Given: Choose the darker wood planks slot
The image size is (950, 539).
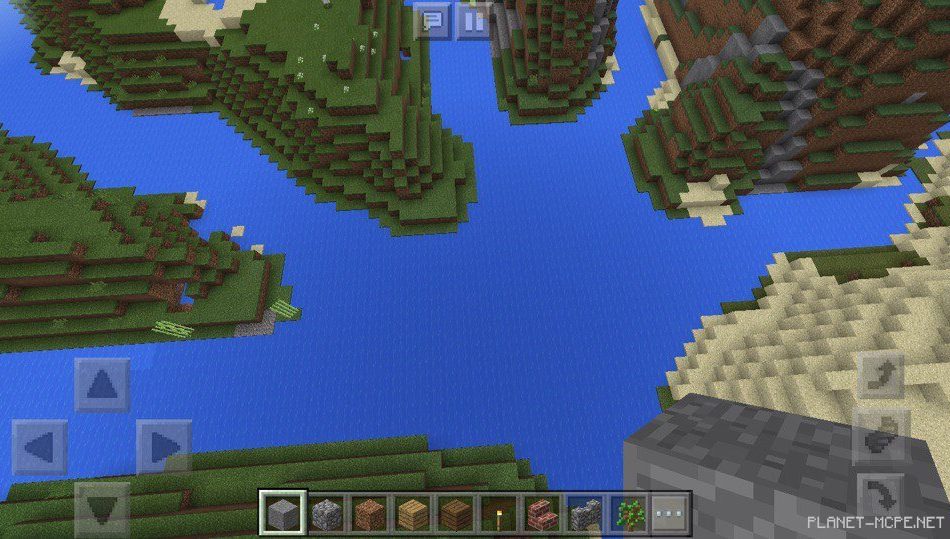Looking at the screenshot, I should (x=455, y=514).
